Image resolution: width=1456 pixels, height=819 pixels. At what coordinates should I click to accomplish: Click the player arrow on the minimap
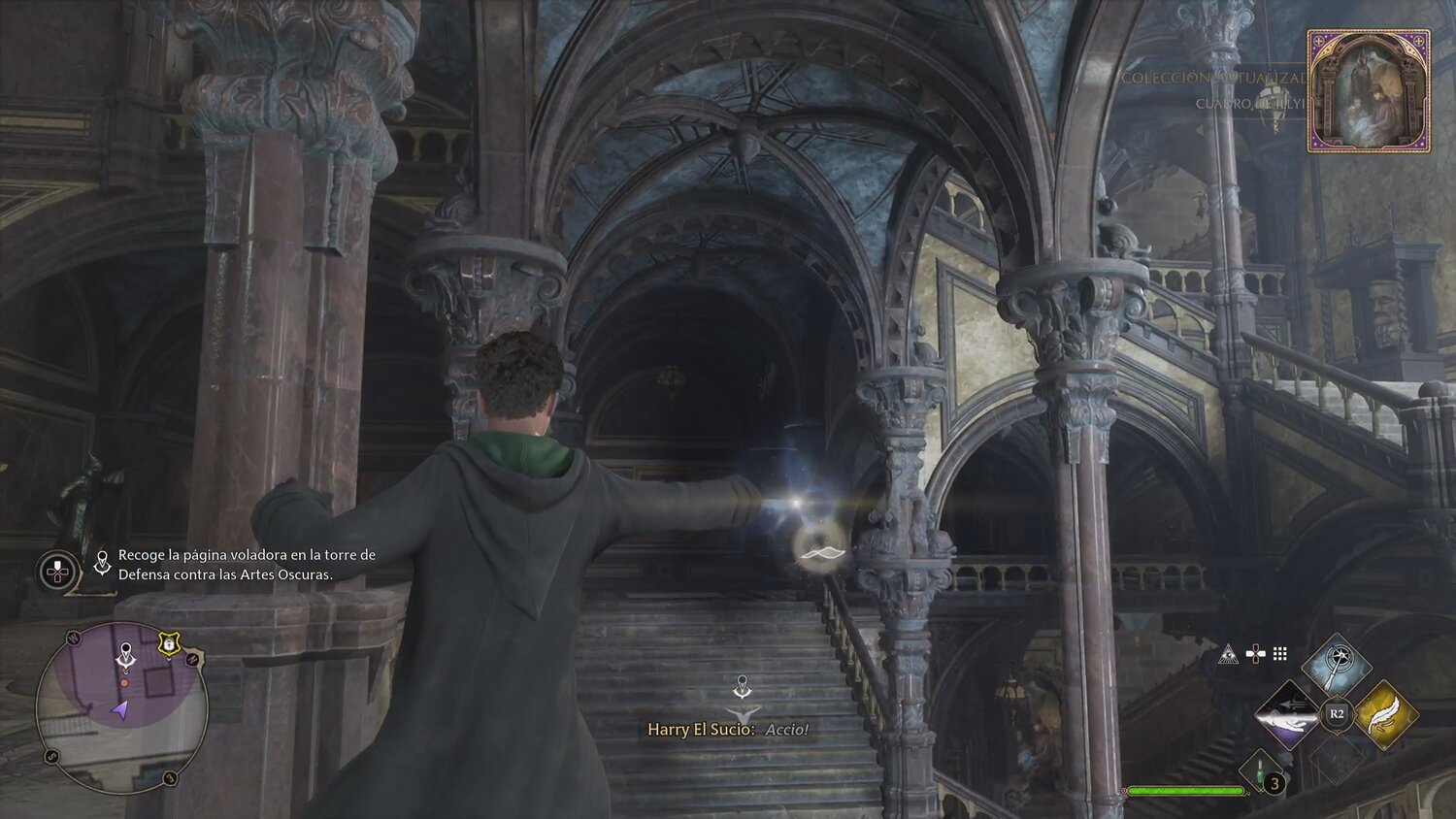pos(120,710)
